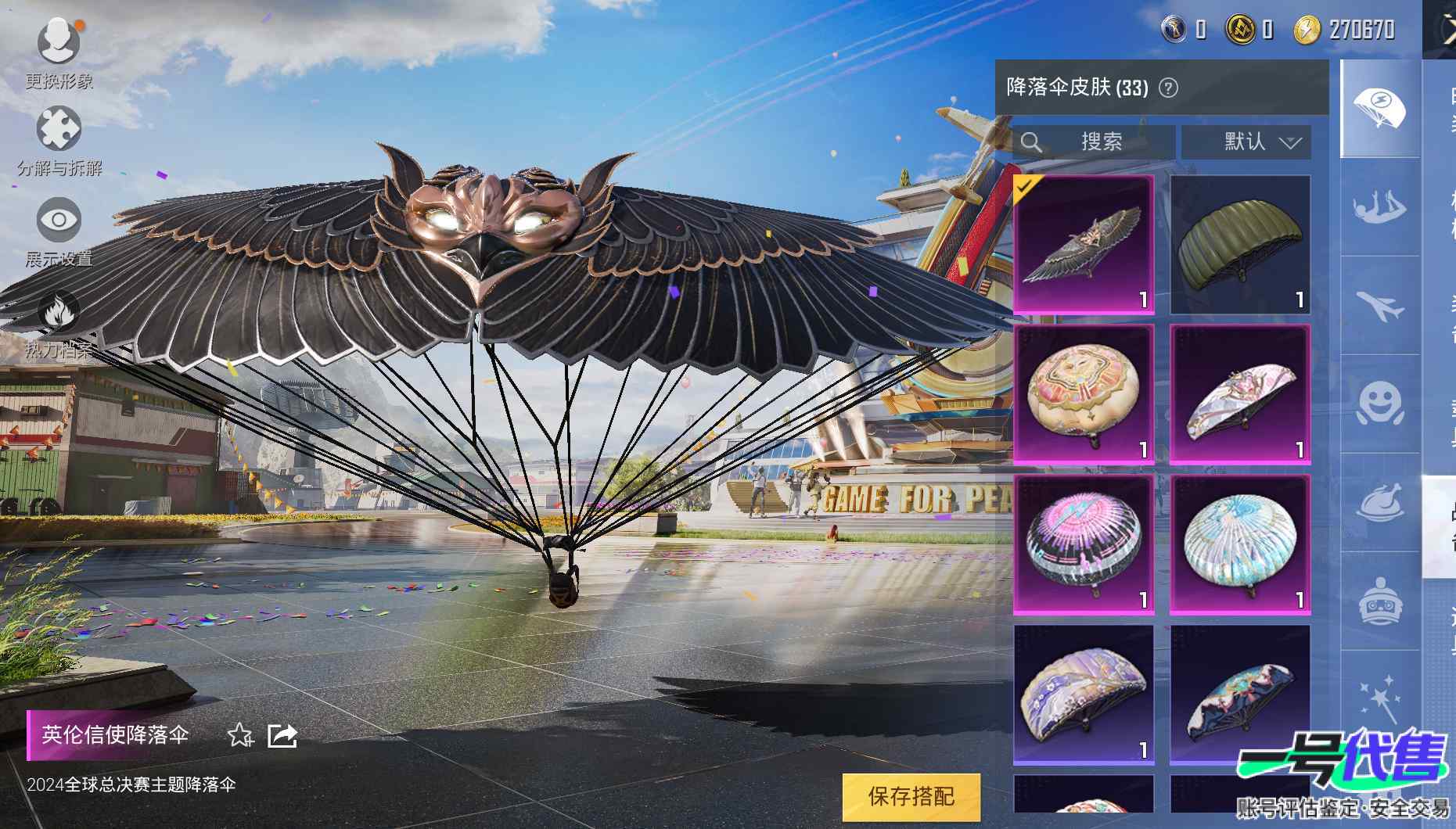Choose the cream pastry-patterned round parachute
The image size is (1456, 829).
coord(1084,394)
